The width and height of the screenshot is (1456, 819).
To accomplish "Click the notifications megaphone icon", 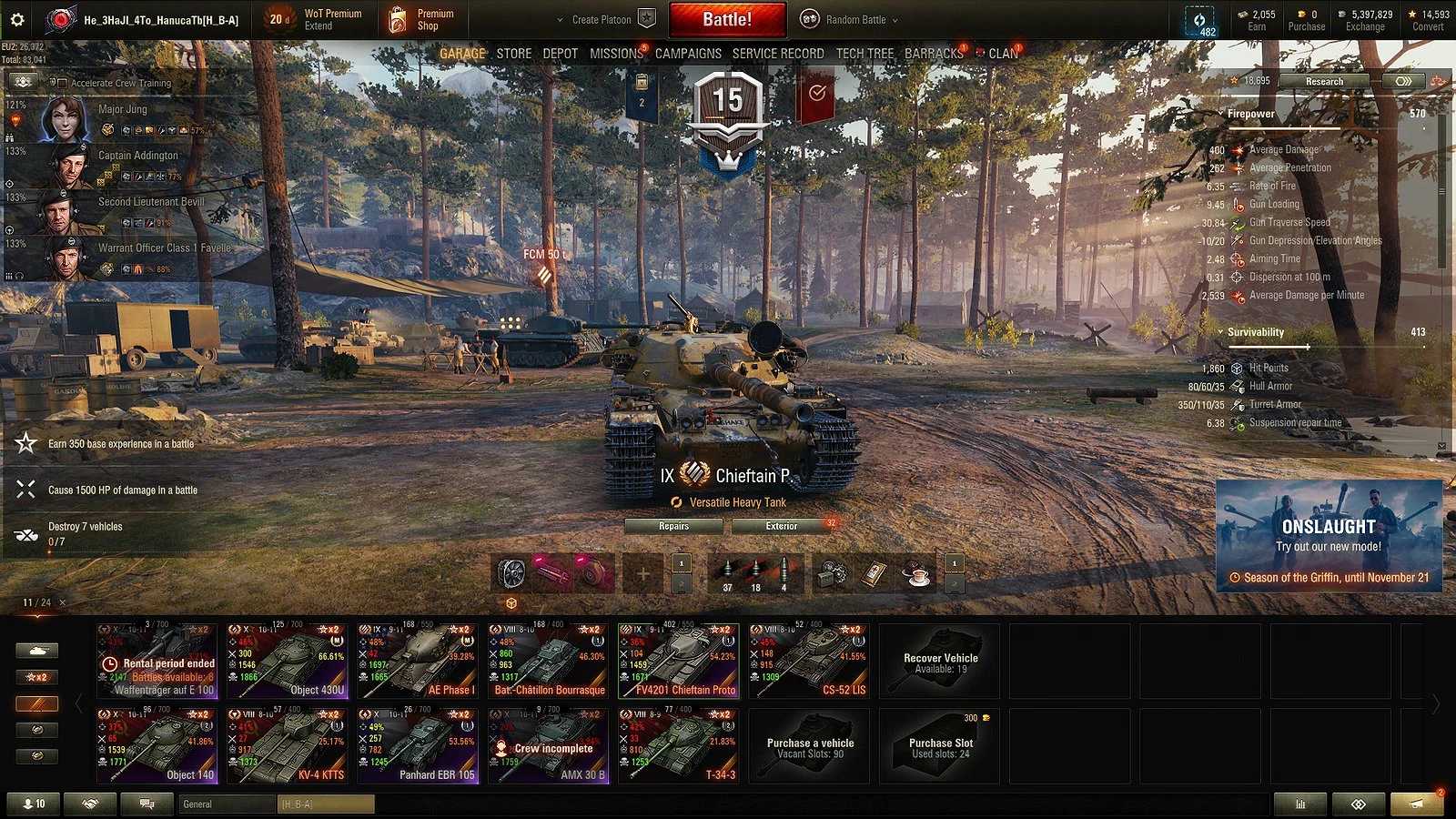I will coord(1416,804).
